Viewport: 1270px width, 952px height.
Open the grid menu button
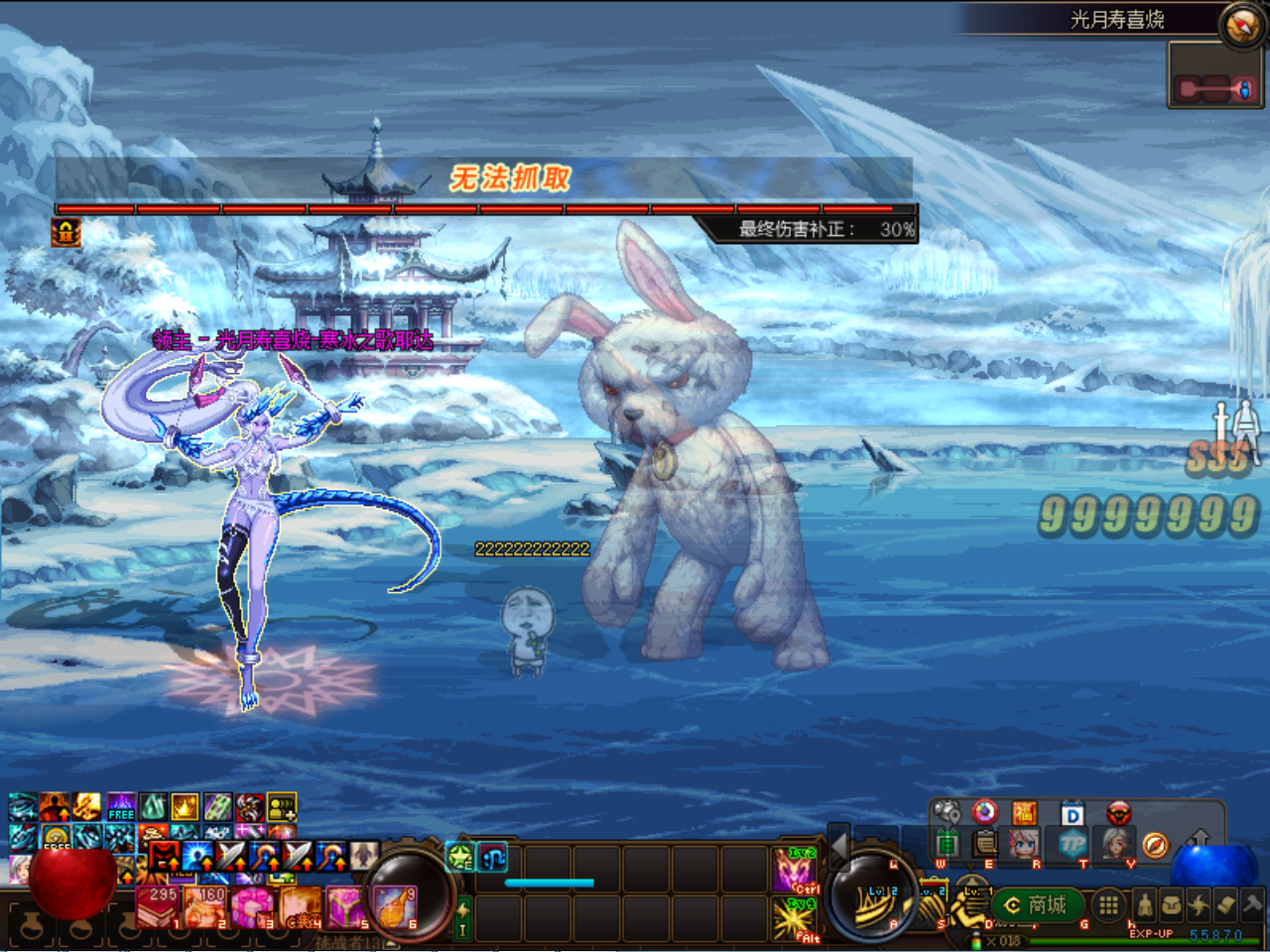click(1109, 904)
